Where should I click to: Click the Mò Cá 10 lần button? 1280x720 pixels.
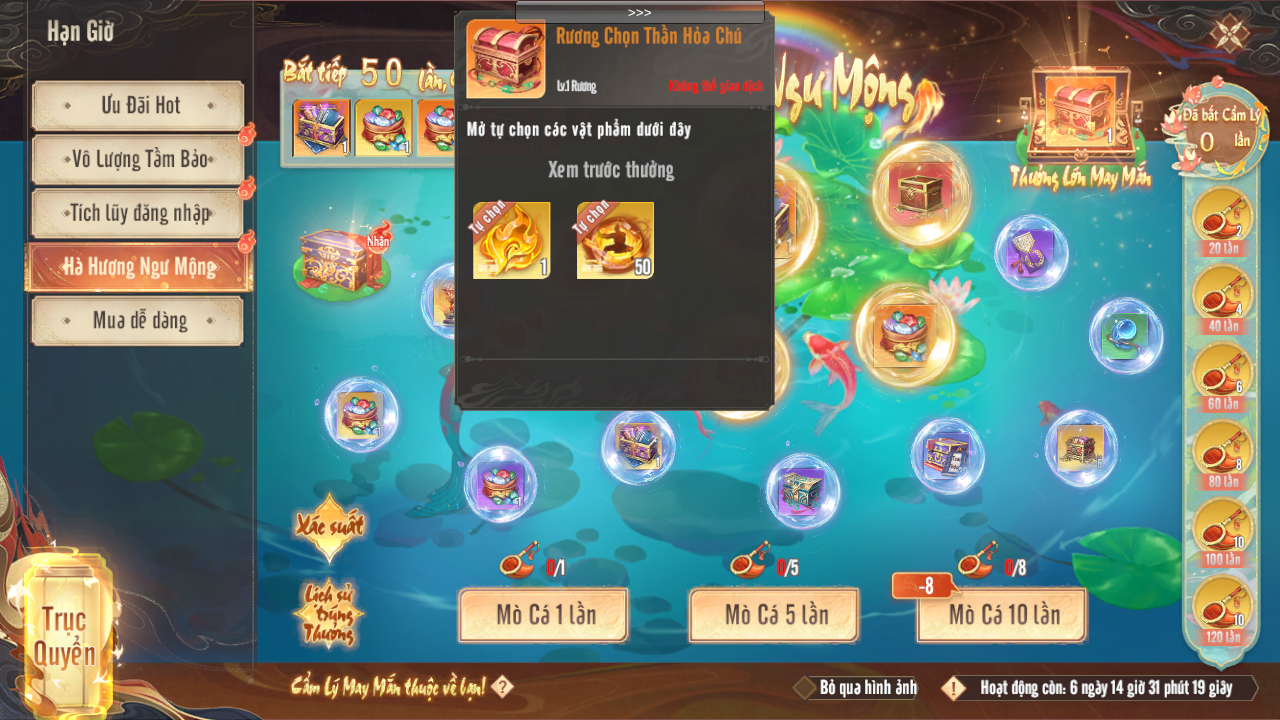1002,614
